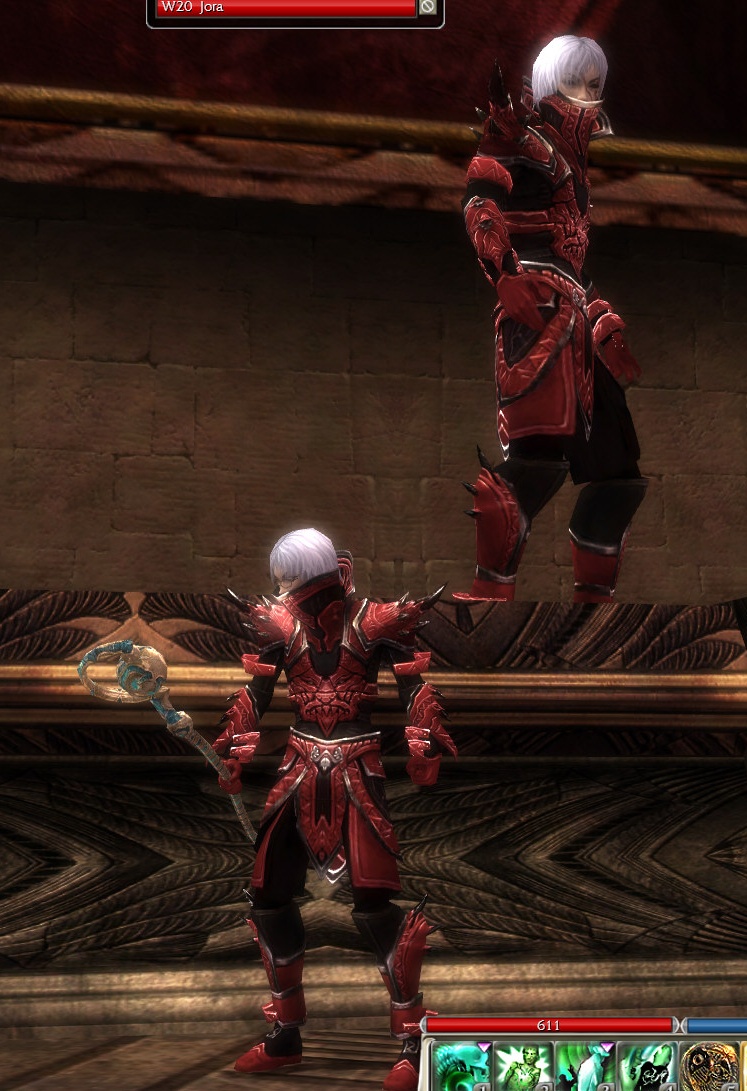
Task: Cast the pale ghost skill in slot 3
Action: tap(585, 1066)
